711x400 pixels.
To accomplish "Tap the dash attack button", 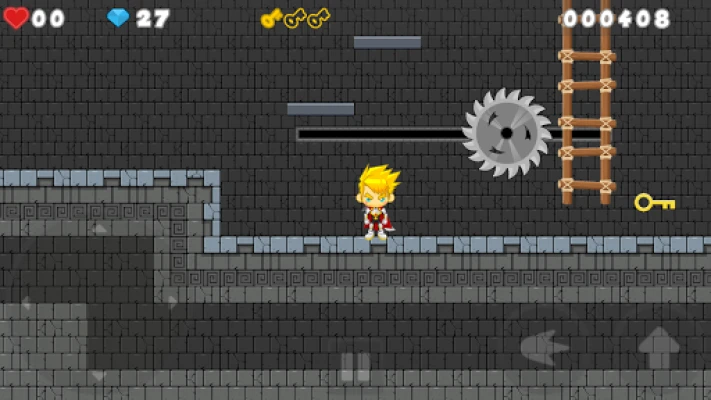I will [545, 348].
